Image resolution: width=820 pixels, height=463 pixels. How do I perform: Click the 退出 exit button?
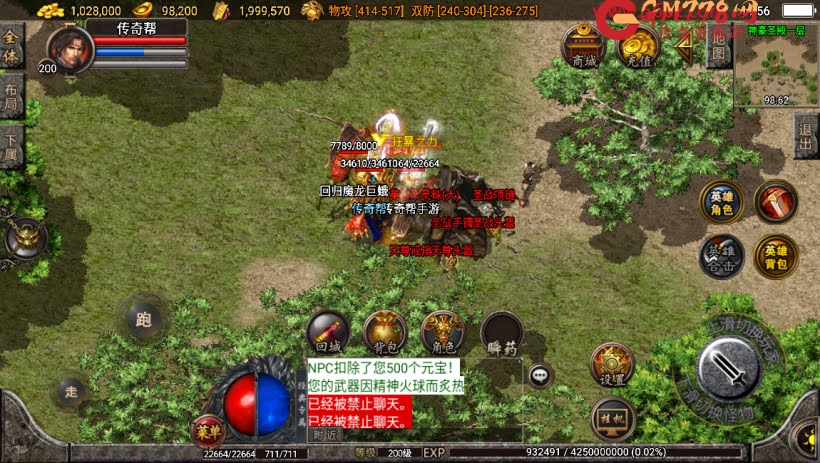click(x=806, y=135)
